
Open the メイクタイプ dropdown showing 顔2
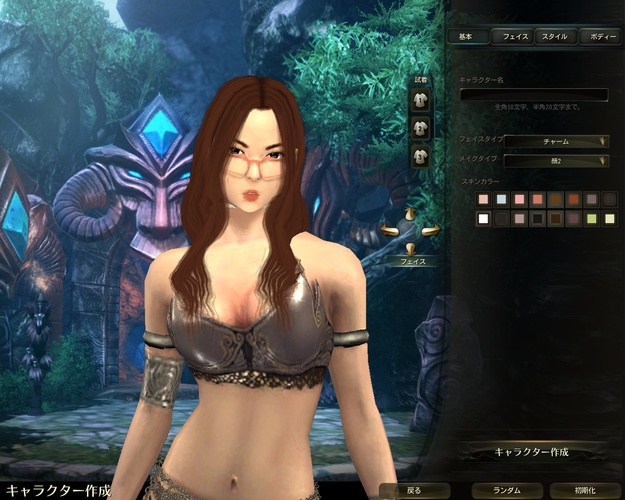556,160
